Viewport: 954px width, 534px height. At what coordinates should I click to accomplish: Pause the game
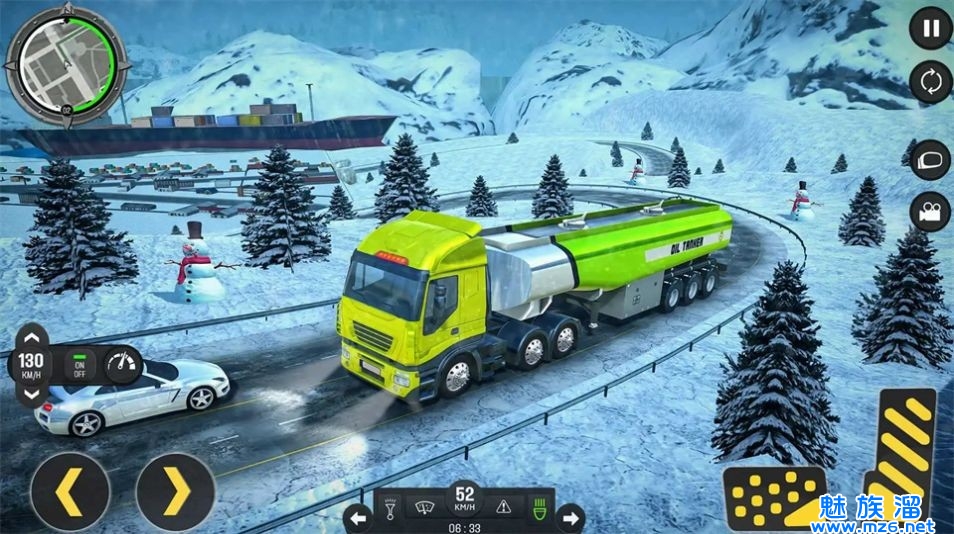pyautogui.click(x=930, y=28)
